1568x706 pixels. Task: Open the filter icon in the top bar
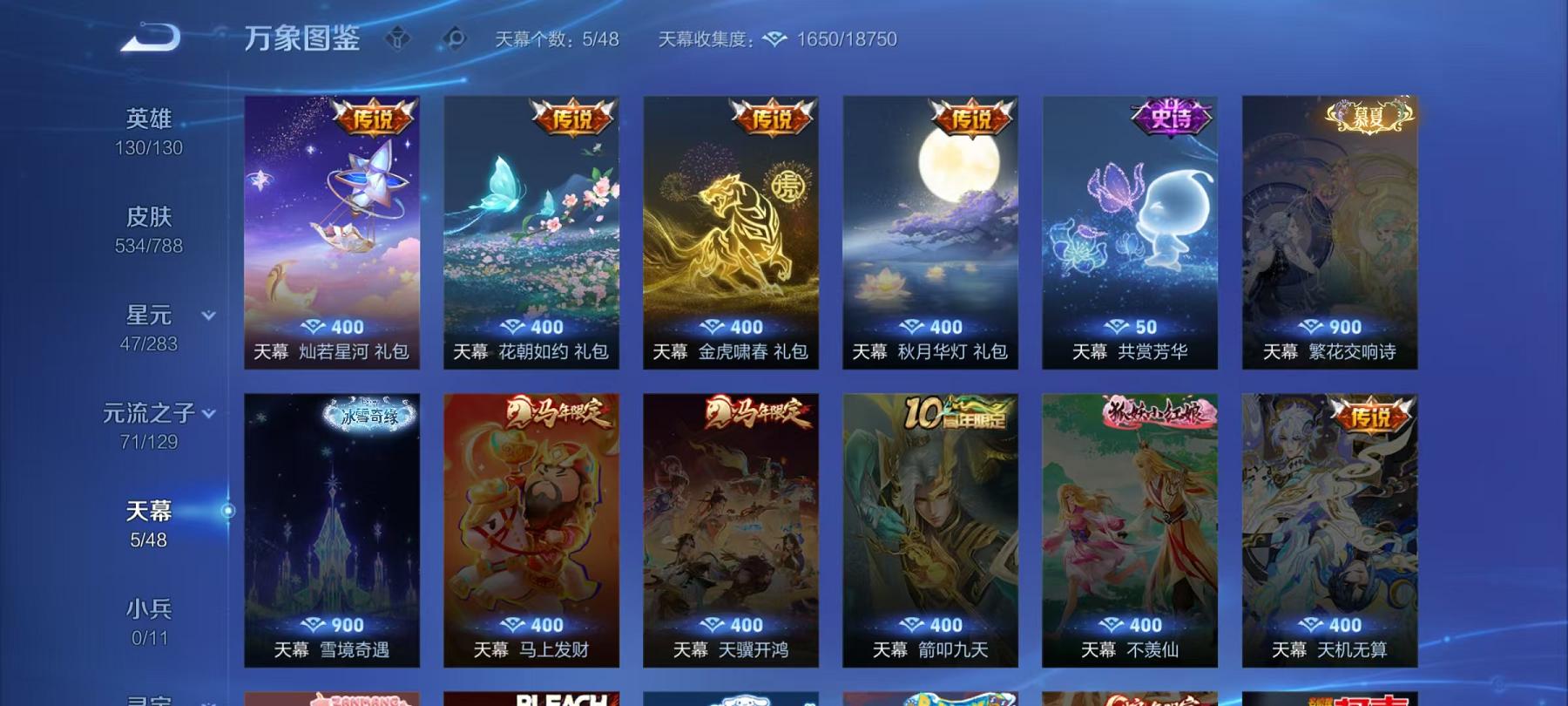399,38
